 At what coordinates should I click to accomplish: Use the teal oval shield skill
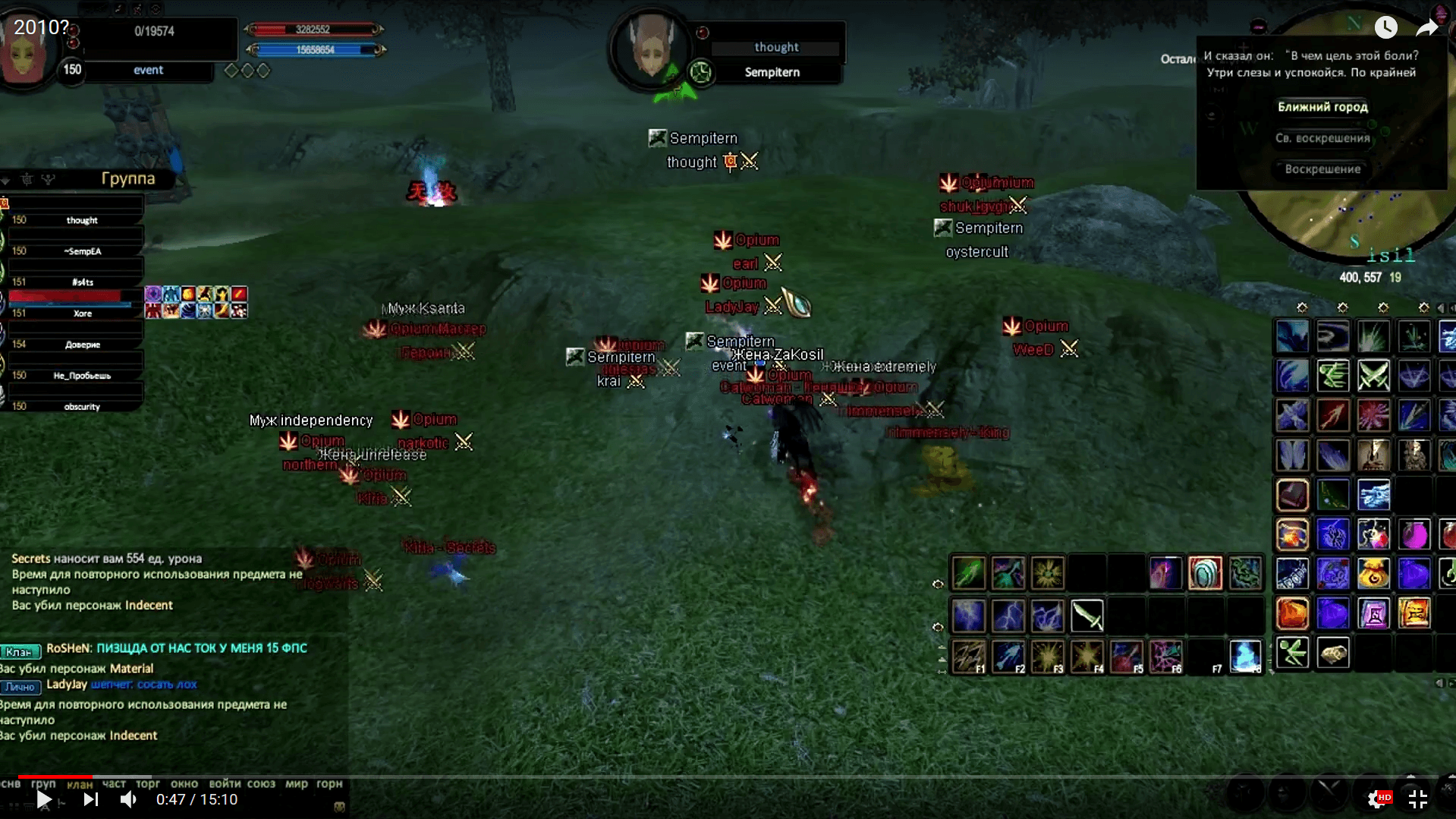pos(1205,573)
